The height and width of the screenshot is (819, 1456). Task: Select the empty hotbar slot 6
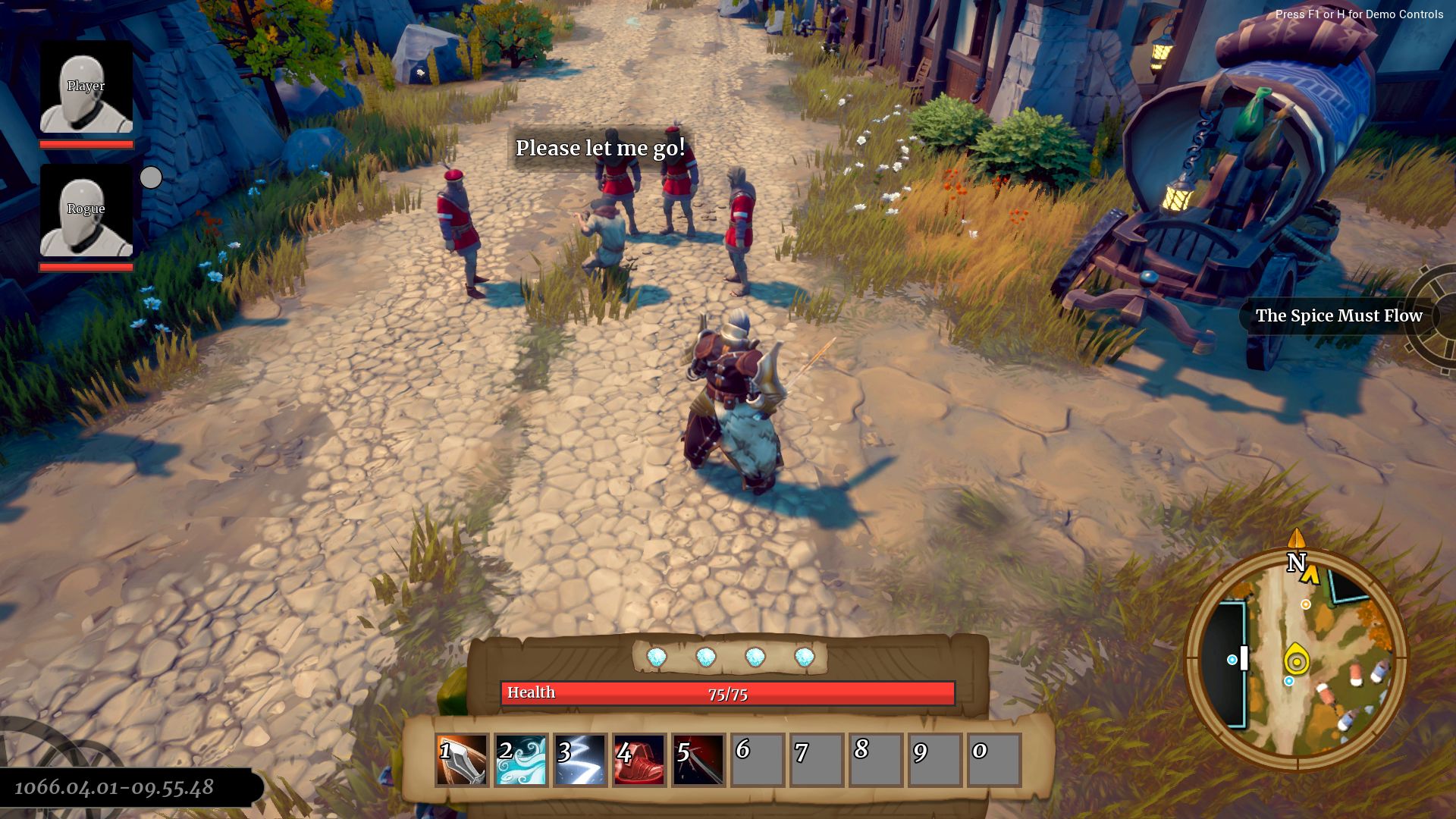(758, 760)
